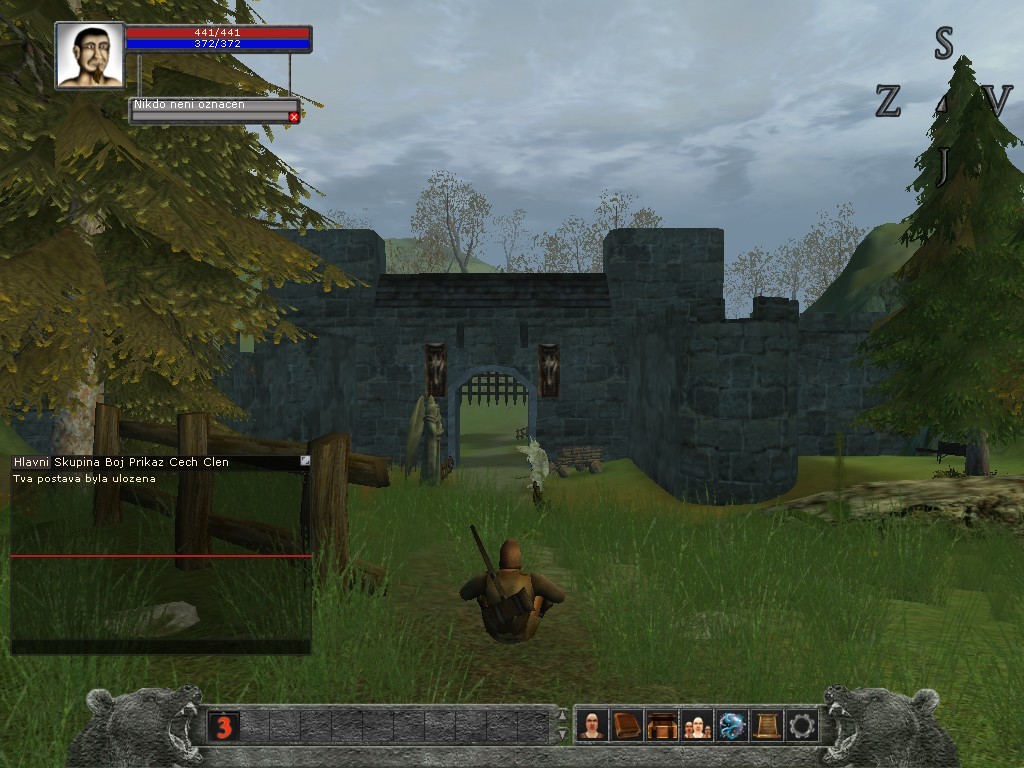Click the hotbar page down arrow
Image resolution: width=1024 pixels, height=768 pixels.
(x=562, y=735)
